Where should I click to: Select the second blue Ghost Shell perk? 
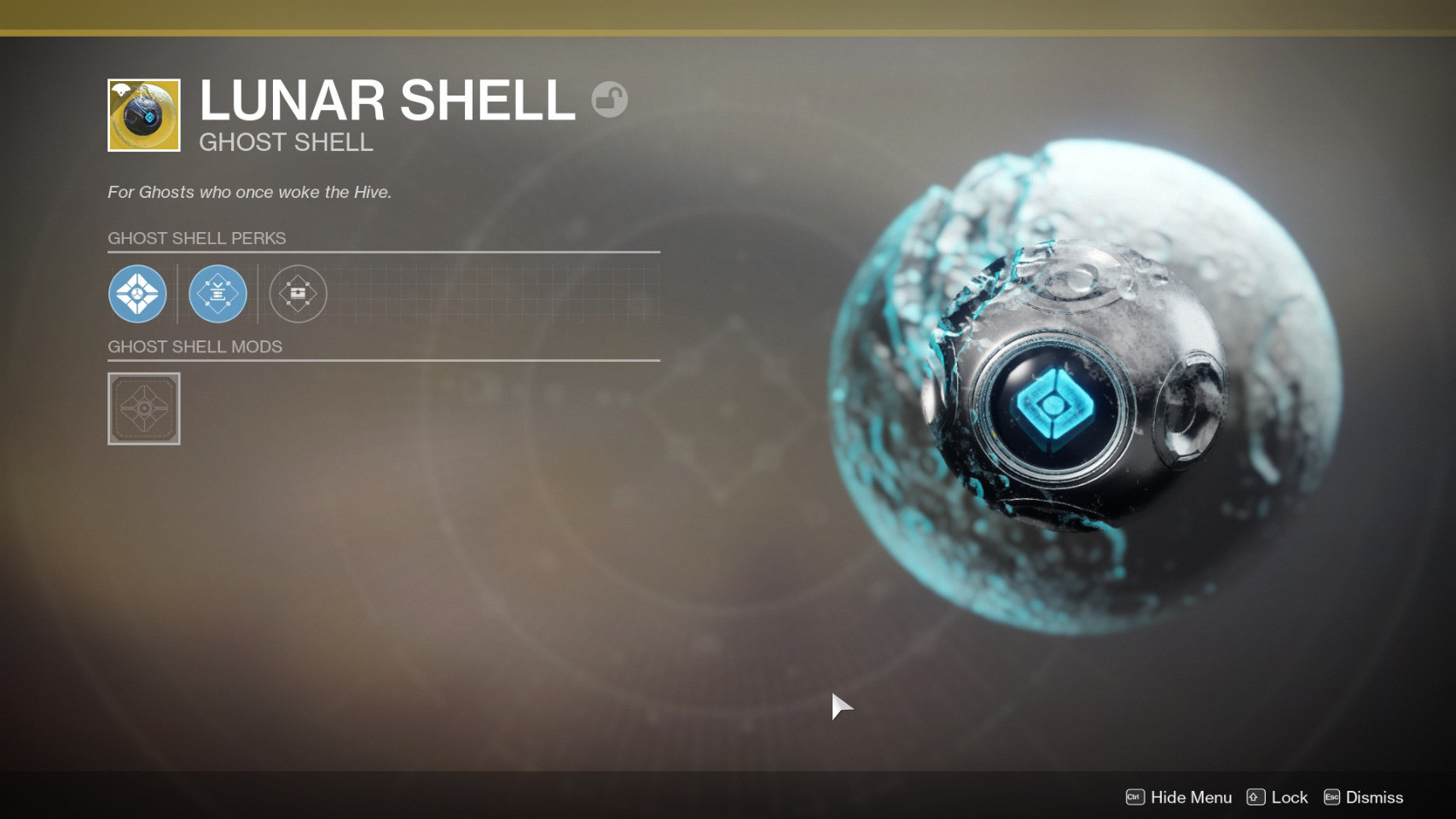[x=218, y=293]
